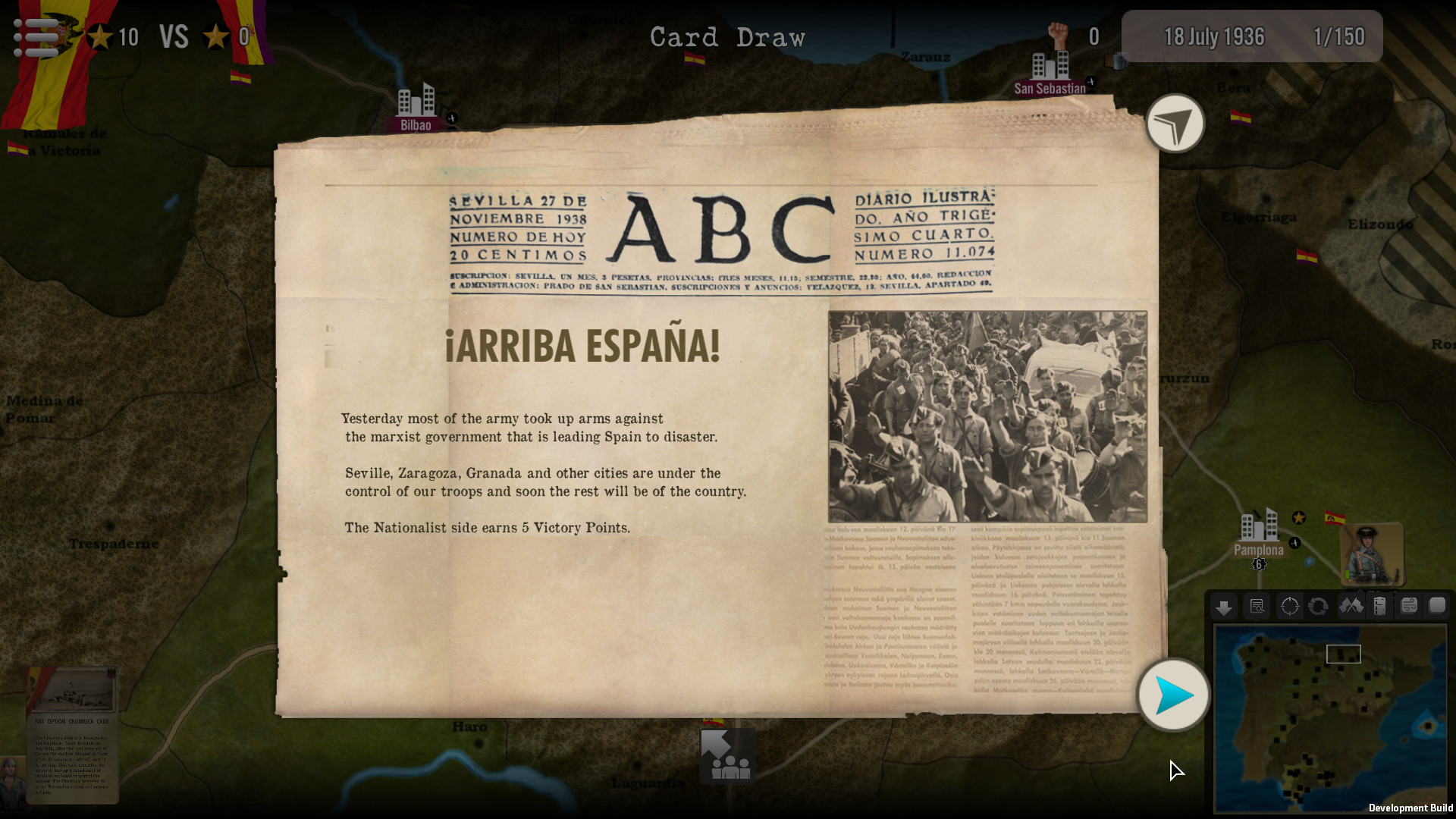Click the turn counter showing 1/150
Screen dimensions: 1456x819
point(1341,36)
